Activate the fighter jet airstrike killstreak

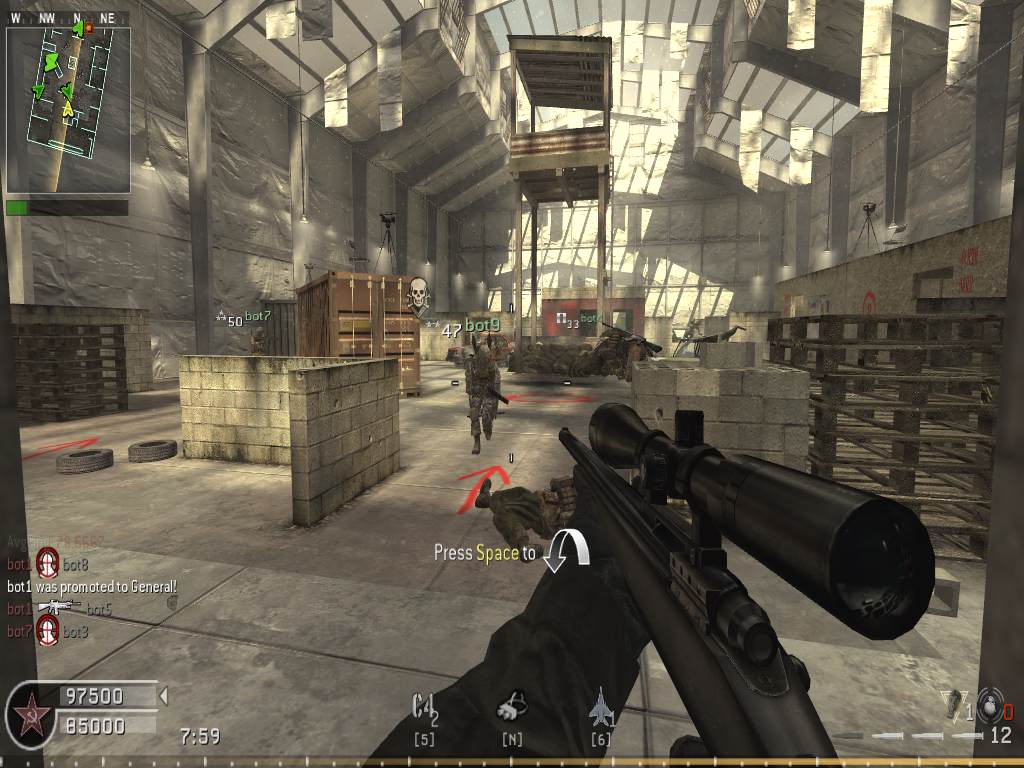pos(601,706)
